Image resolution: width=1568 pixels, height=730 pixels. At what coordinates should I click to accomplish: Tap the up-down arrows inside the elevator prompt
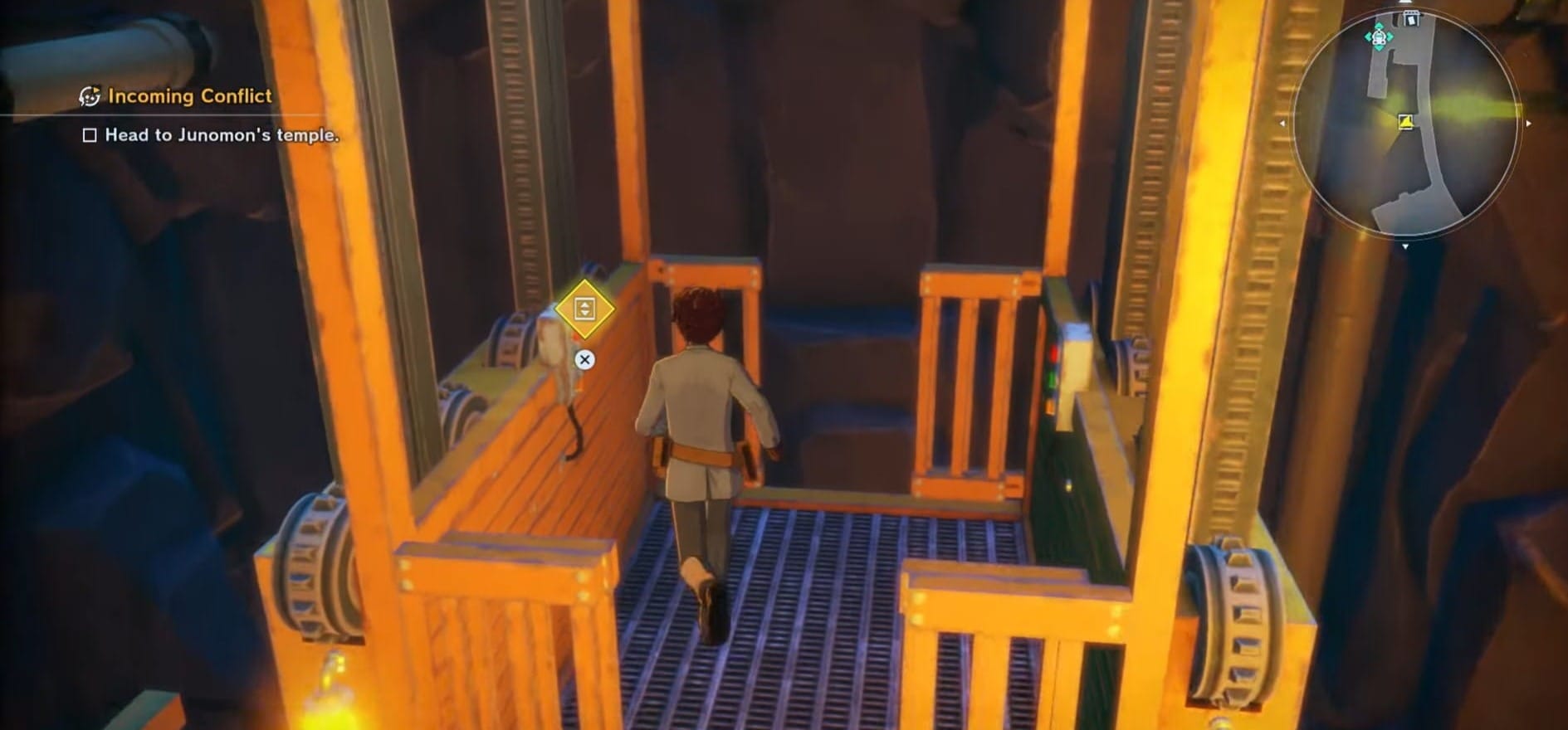(x=586, y=309)
